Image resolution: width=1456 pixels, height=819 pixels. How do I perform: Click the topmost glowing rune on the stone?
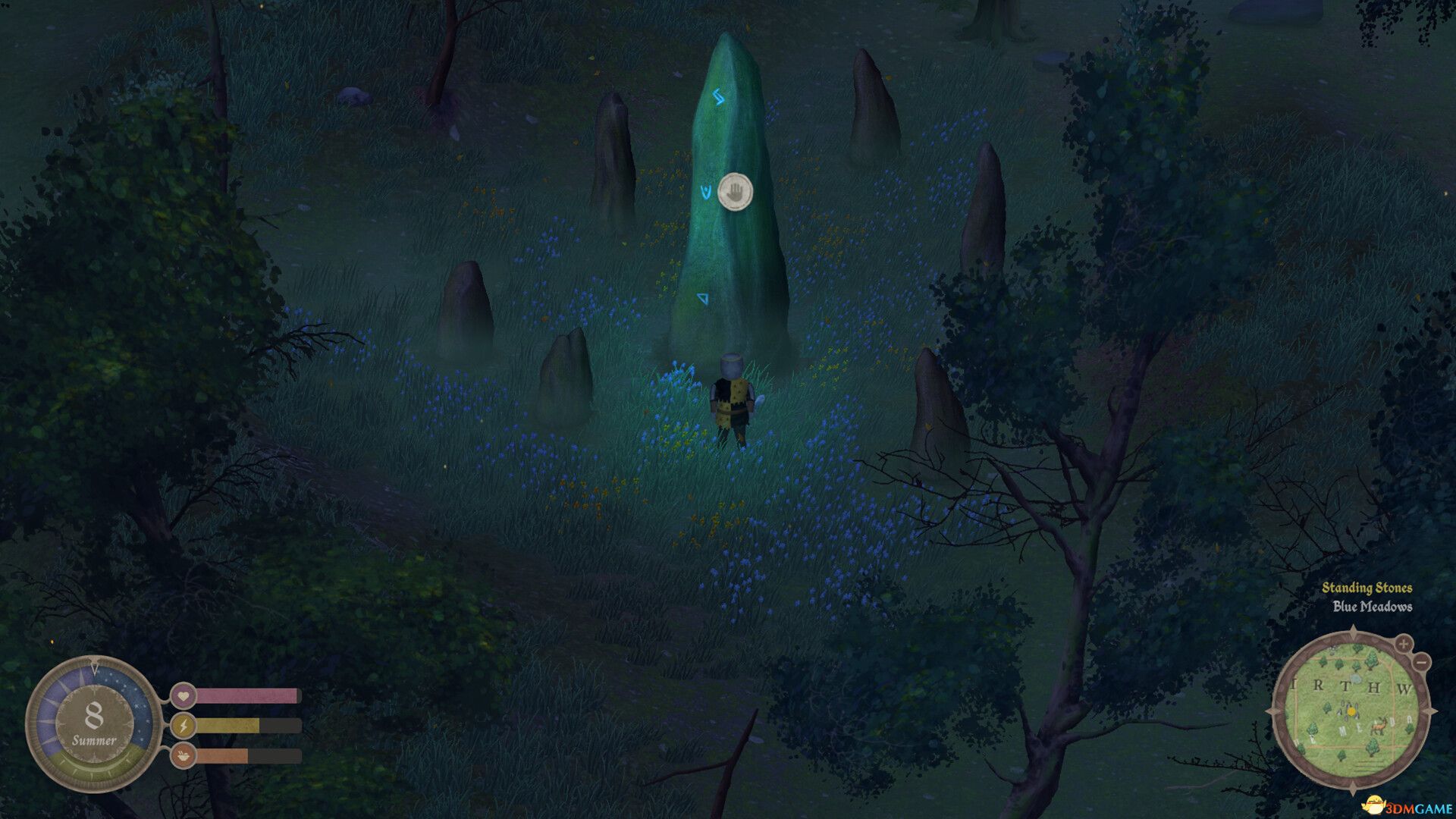click(719, 96)
